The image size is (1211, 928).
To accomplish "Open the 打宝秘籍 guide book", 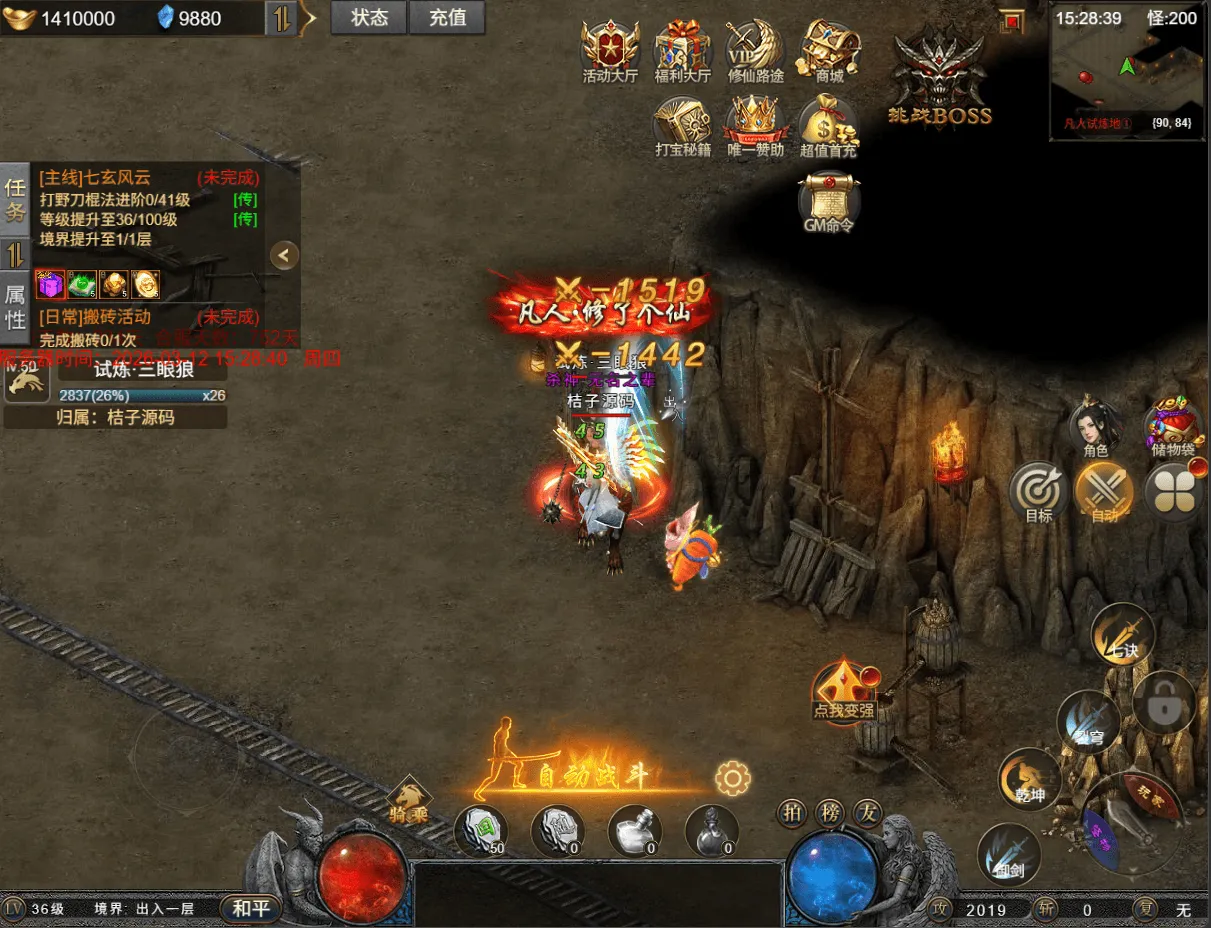I will pyautogui.click(x=682, y=127).
